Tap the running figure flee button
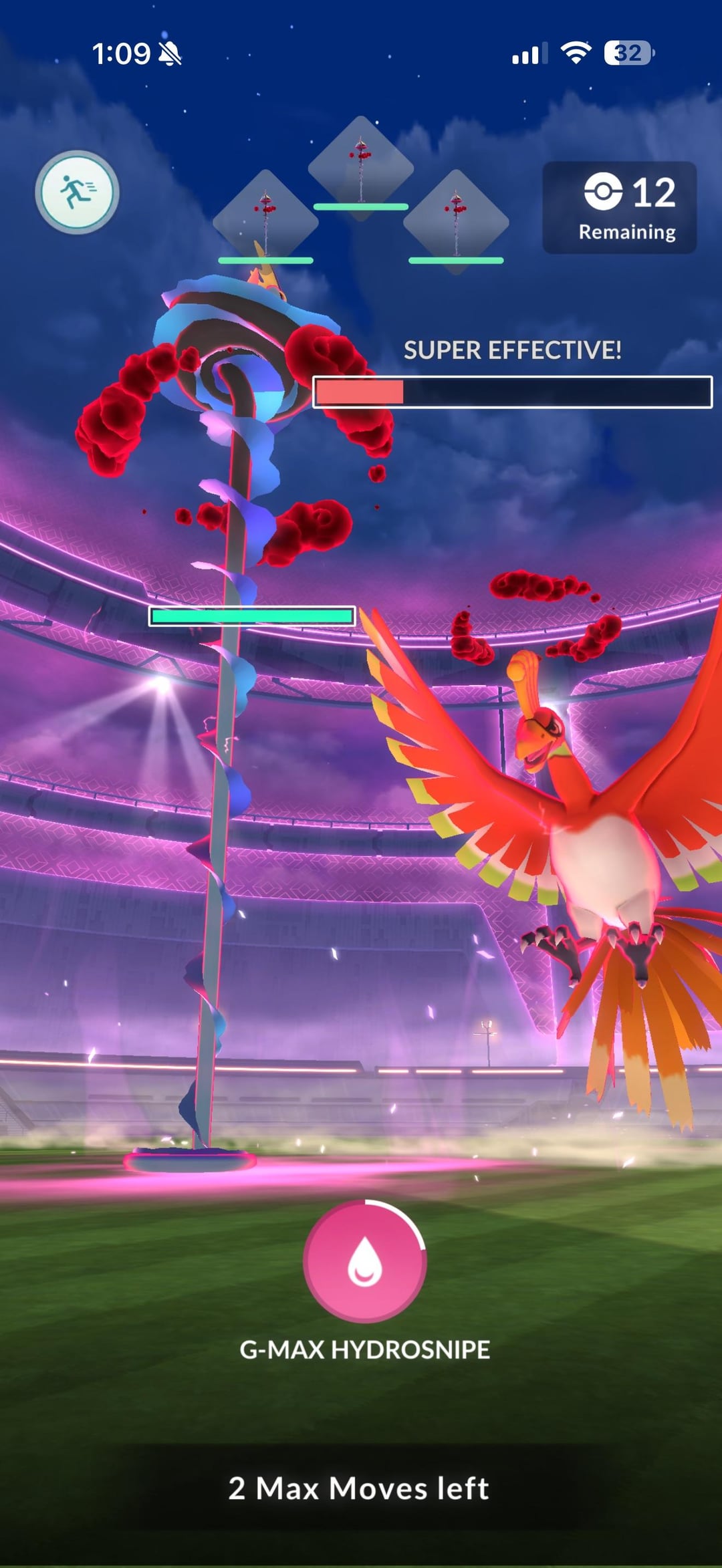 (x=77, y=192)
